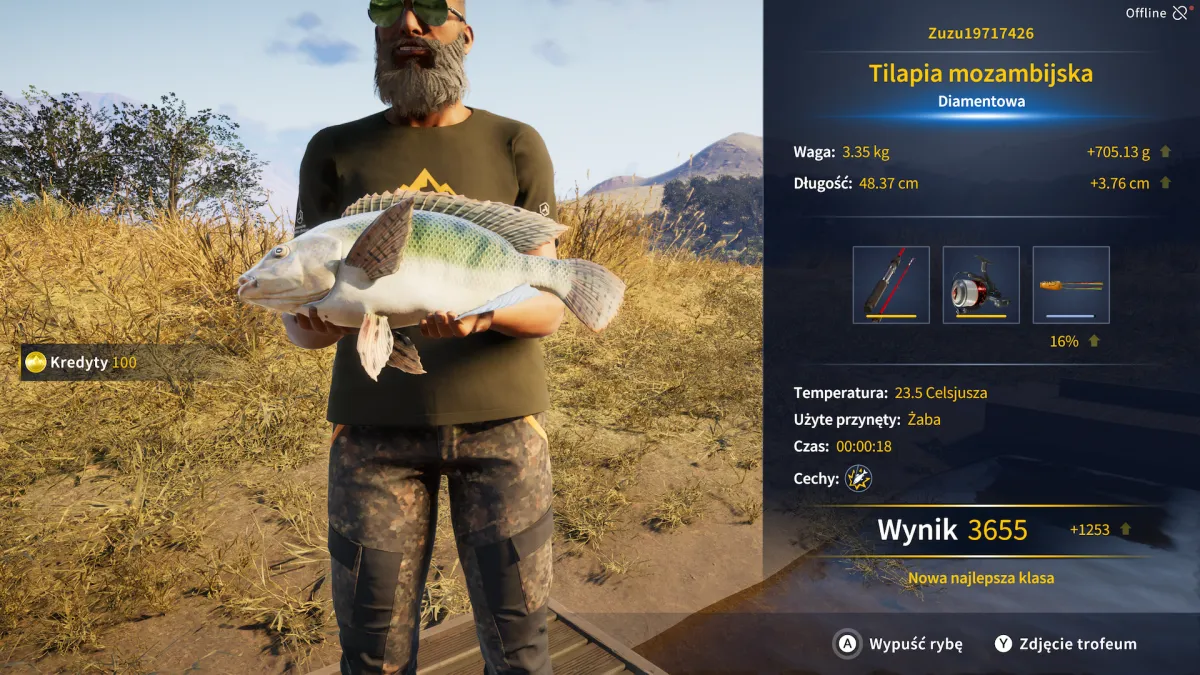Select the fishing rod equipment slot
This screenshot has width=1200, height=675.
(891, 285)
